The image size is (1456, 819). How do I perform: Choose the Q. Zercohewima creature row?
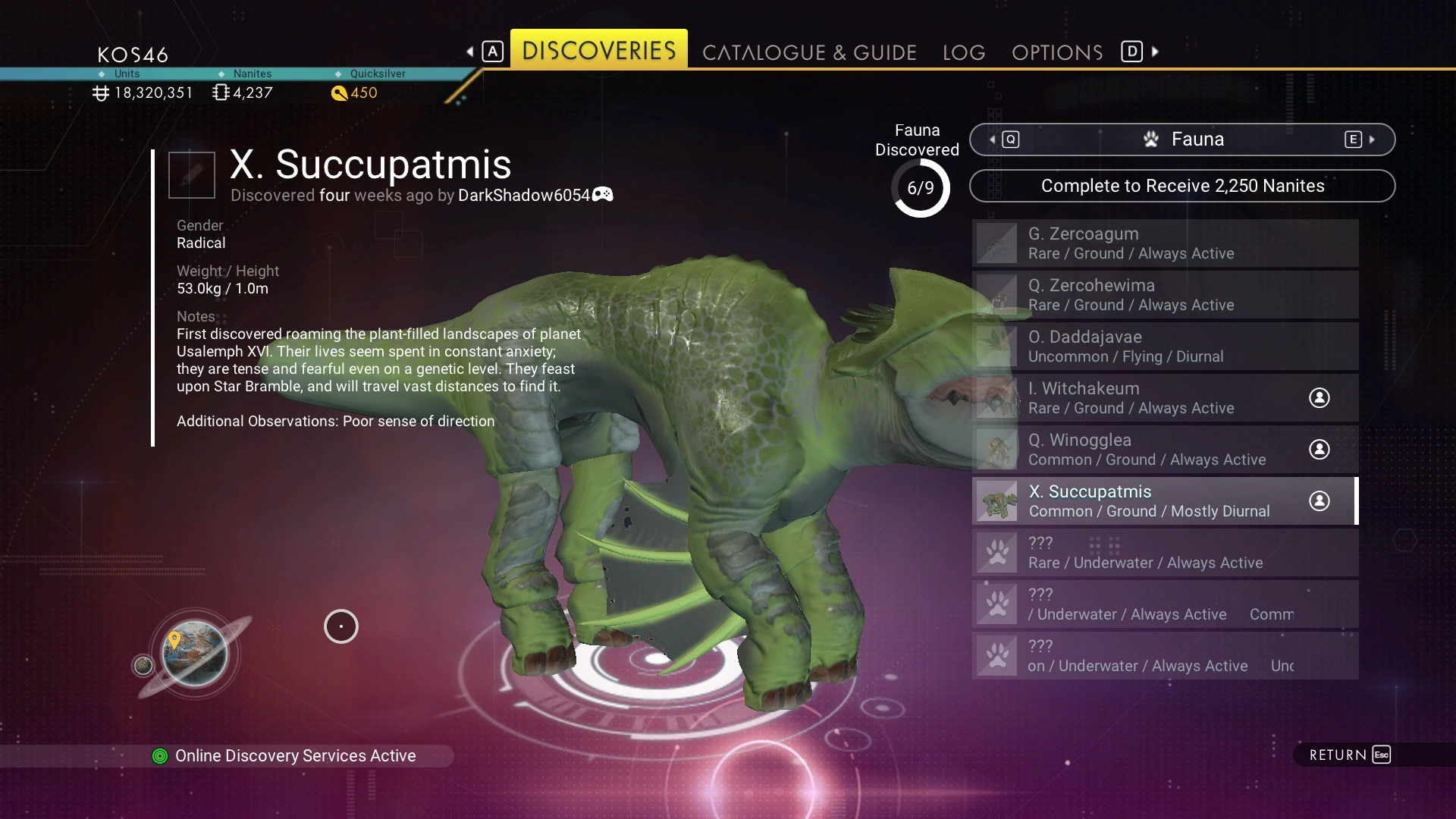pyautogui.click(x=1165, y=295)
